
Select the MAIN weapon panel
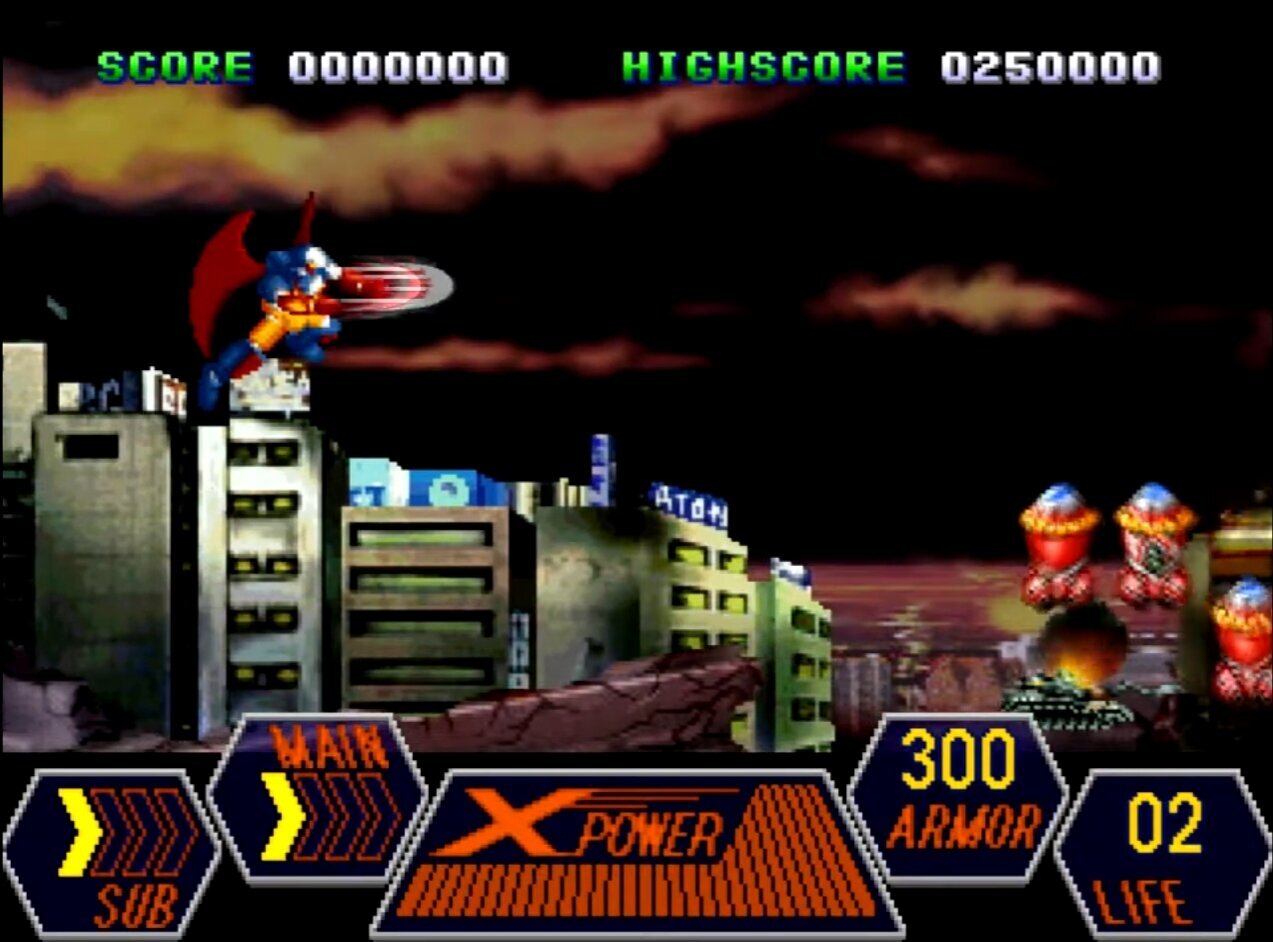click(318, 799)
